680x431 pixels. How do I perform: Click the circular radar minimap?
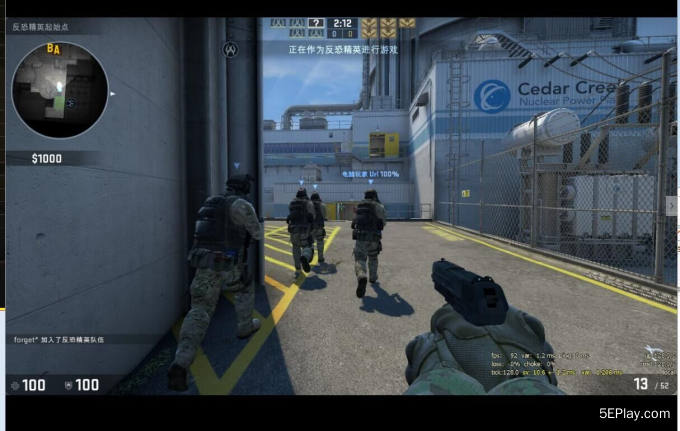click(x=59, y=90)
